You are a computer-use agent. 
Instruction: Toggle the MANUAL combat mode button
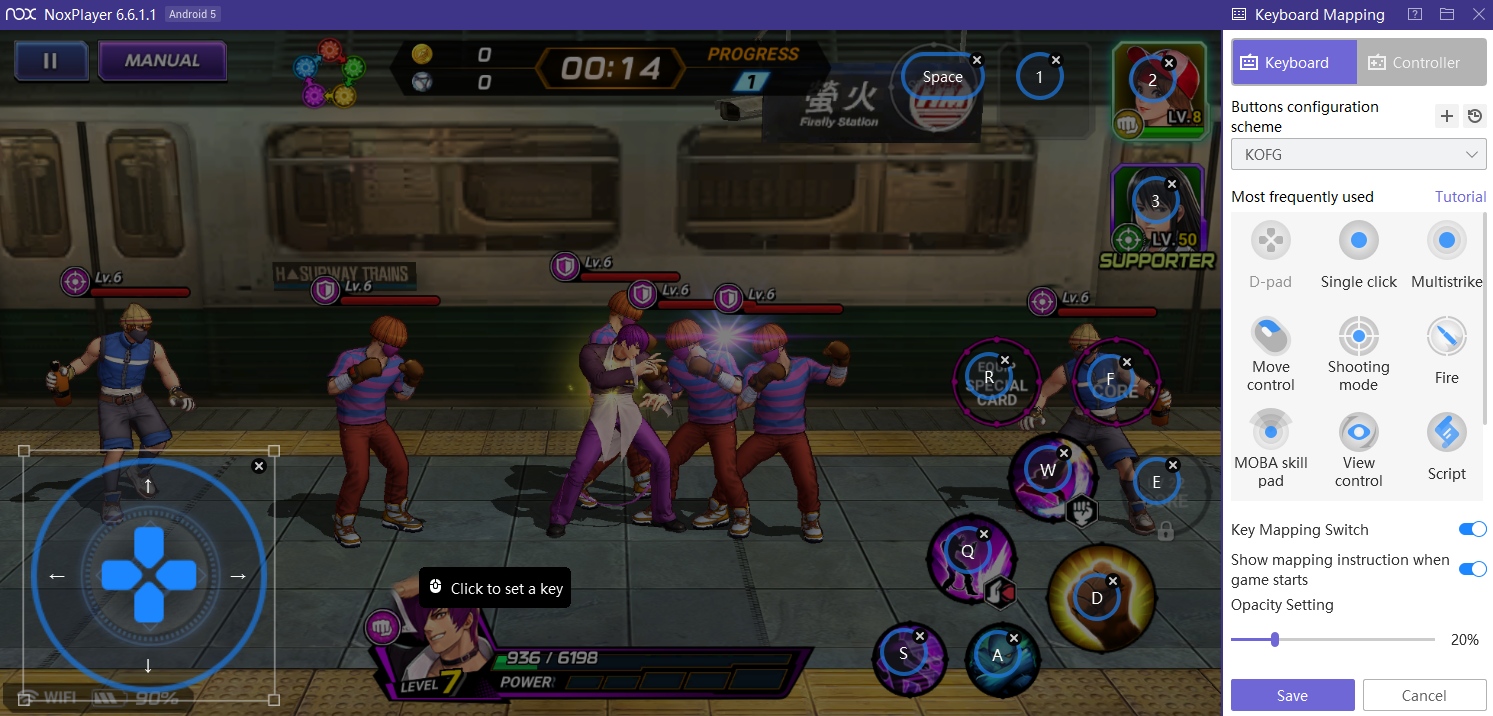pos(162,60)
